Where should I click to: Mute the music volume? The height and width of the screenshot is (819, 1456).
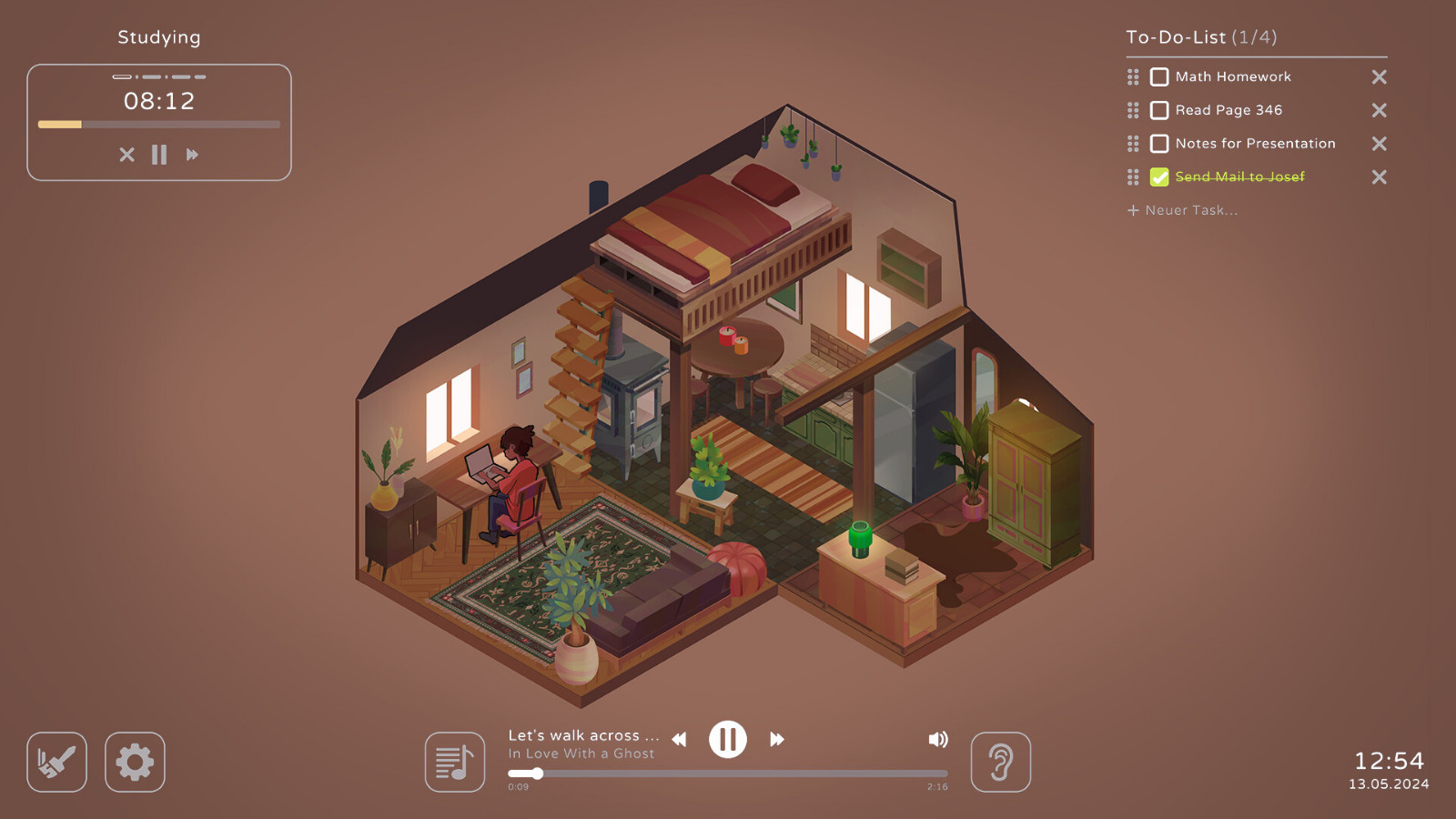[938, 739]
